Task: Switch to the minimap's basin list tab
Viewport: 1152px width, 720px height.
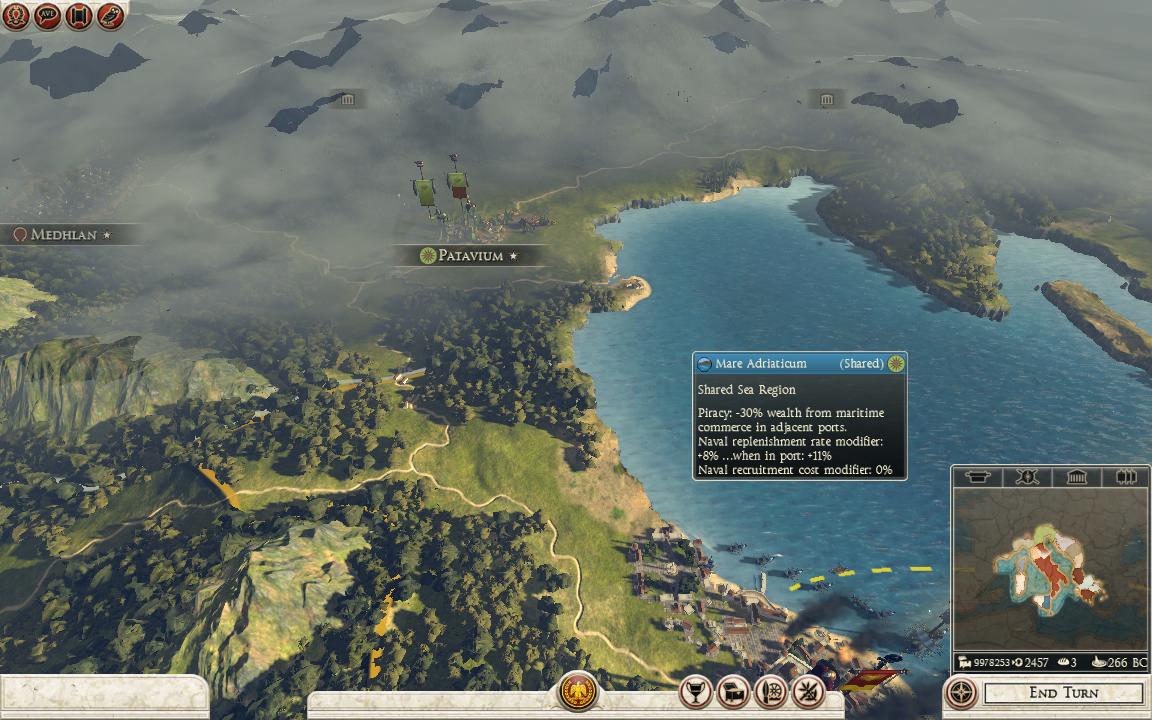Action: (x=976, y=477)
